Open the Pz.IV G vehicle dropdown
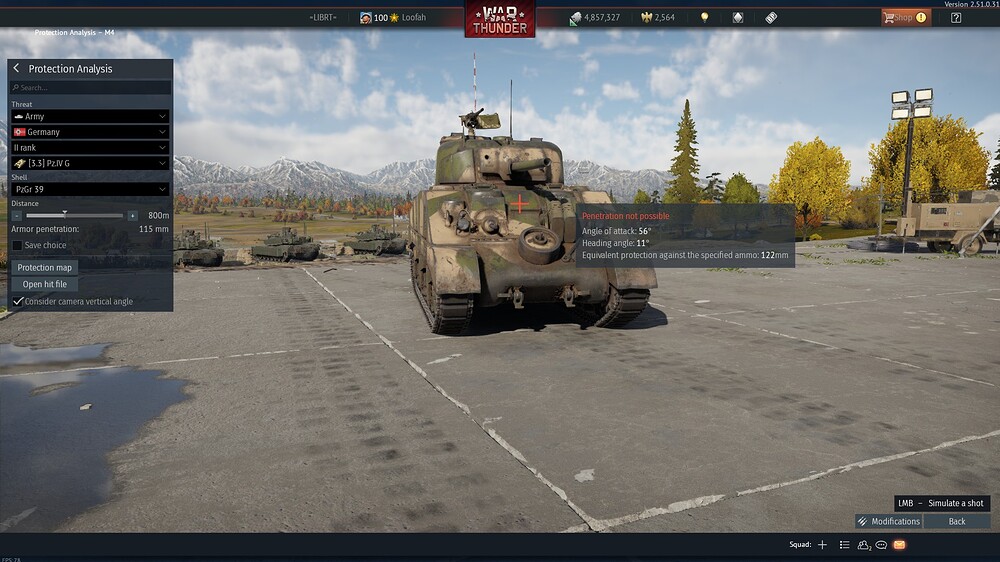 click(89, 163)
